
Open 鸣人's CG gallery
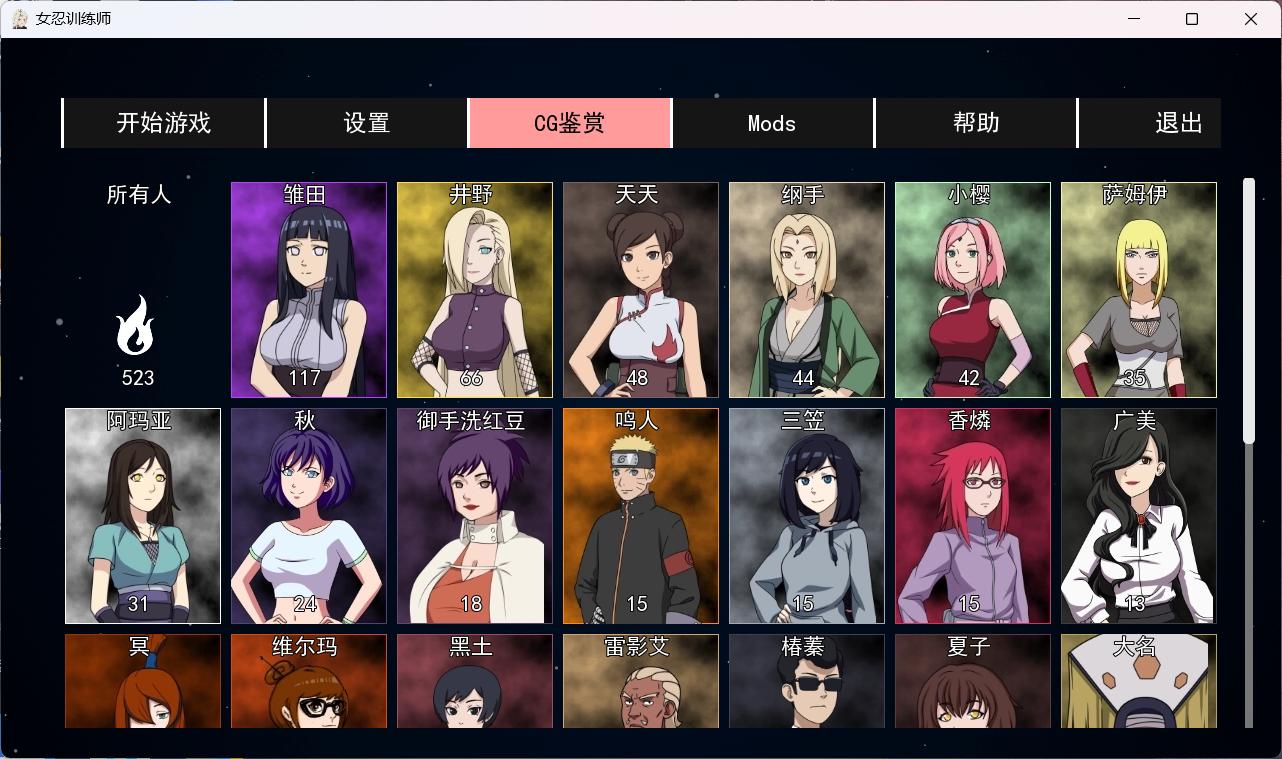click(x=640, y=515)
